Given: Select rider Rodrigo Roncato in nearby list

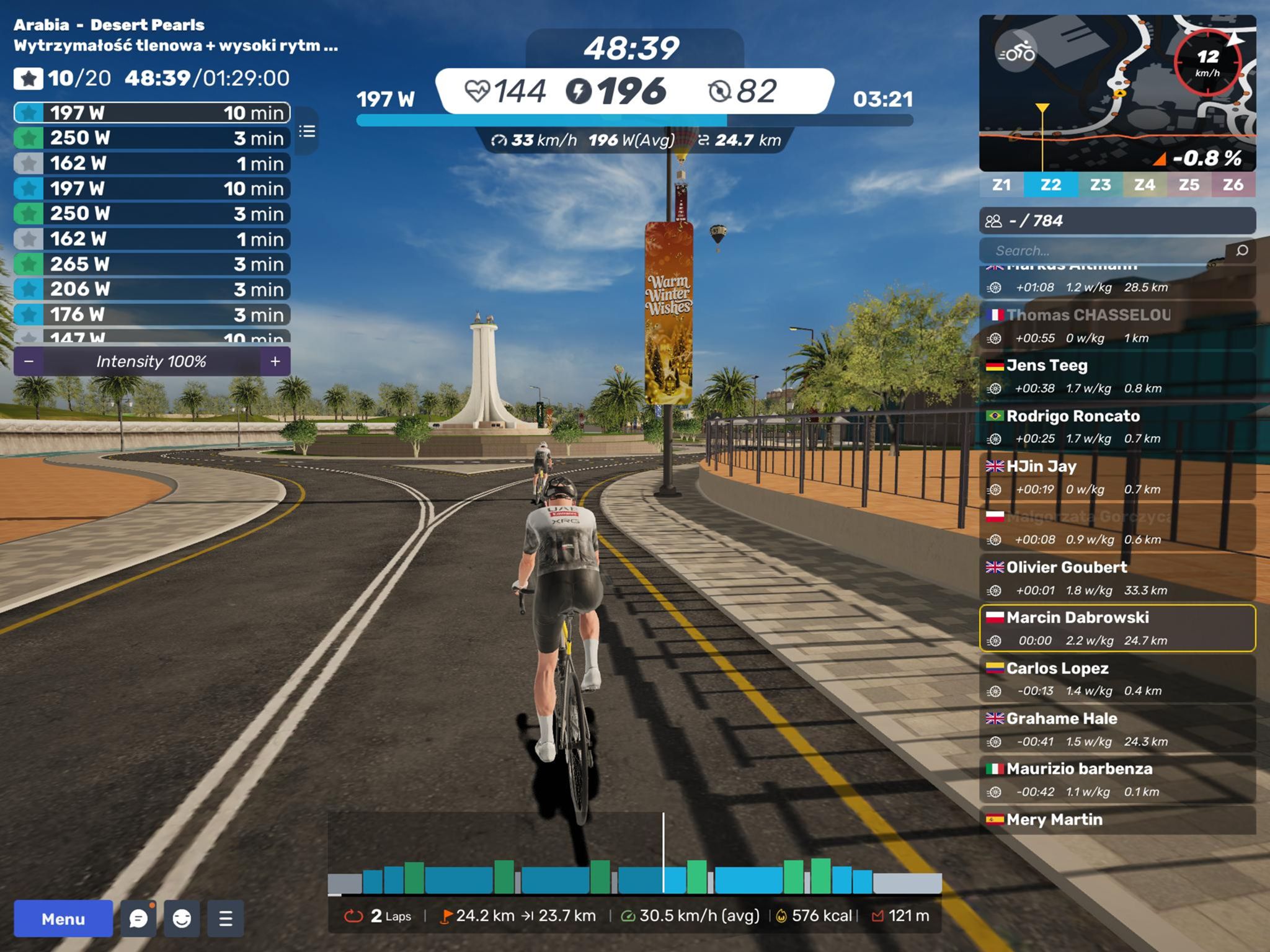Looking at the screenshot, I should point(1116,427).
